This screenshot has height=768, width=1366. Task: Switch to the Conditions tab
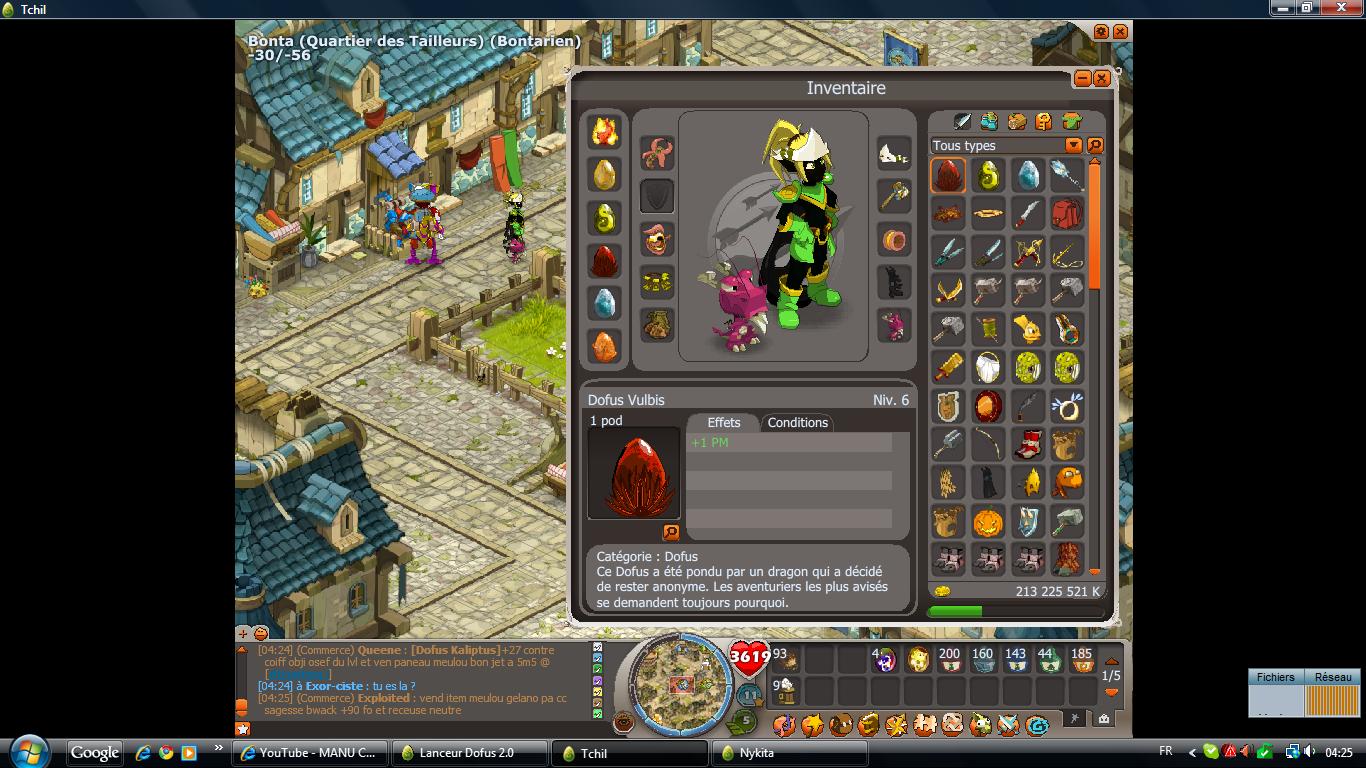797,423
